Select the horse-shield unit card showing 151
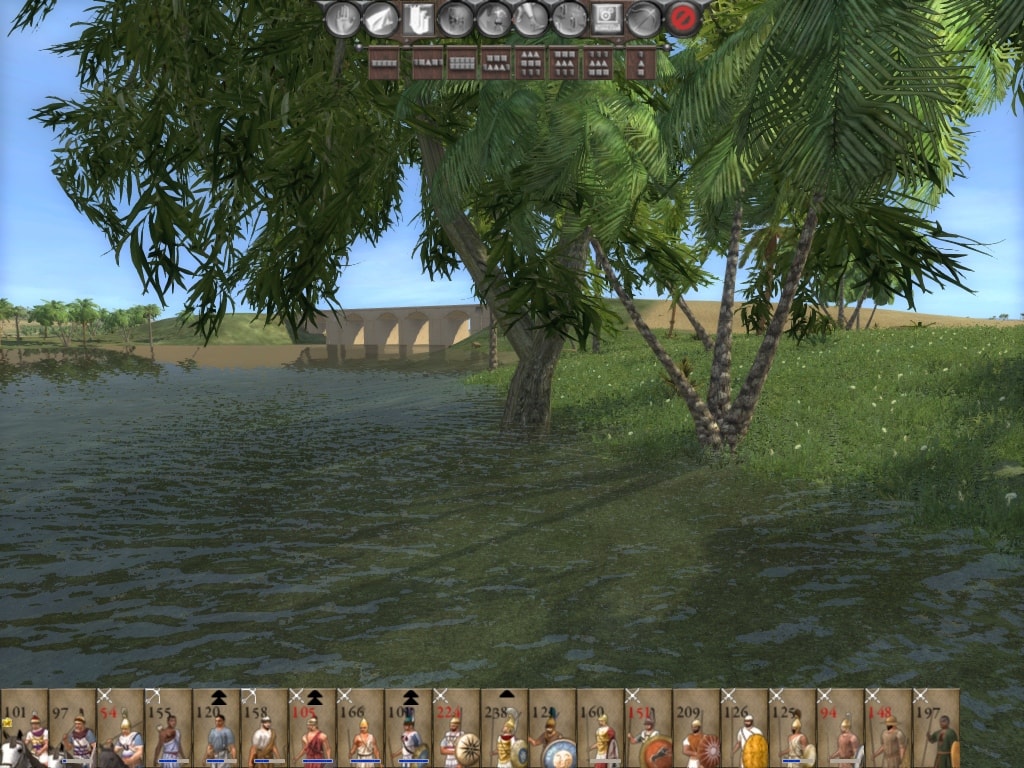 coord(648,729)
